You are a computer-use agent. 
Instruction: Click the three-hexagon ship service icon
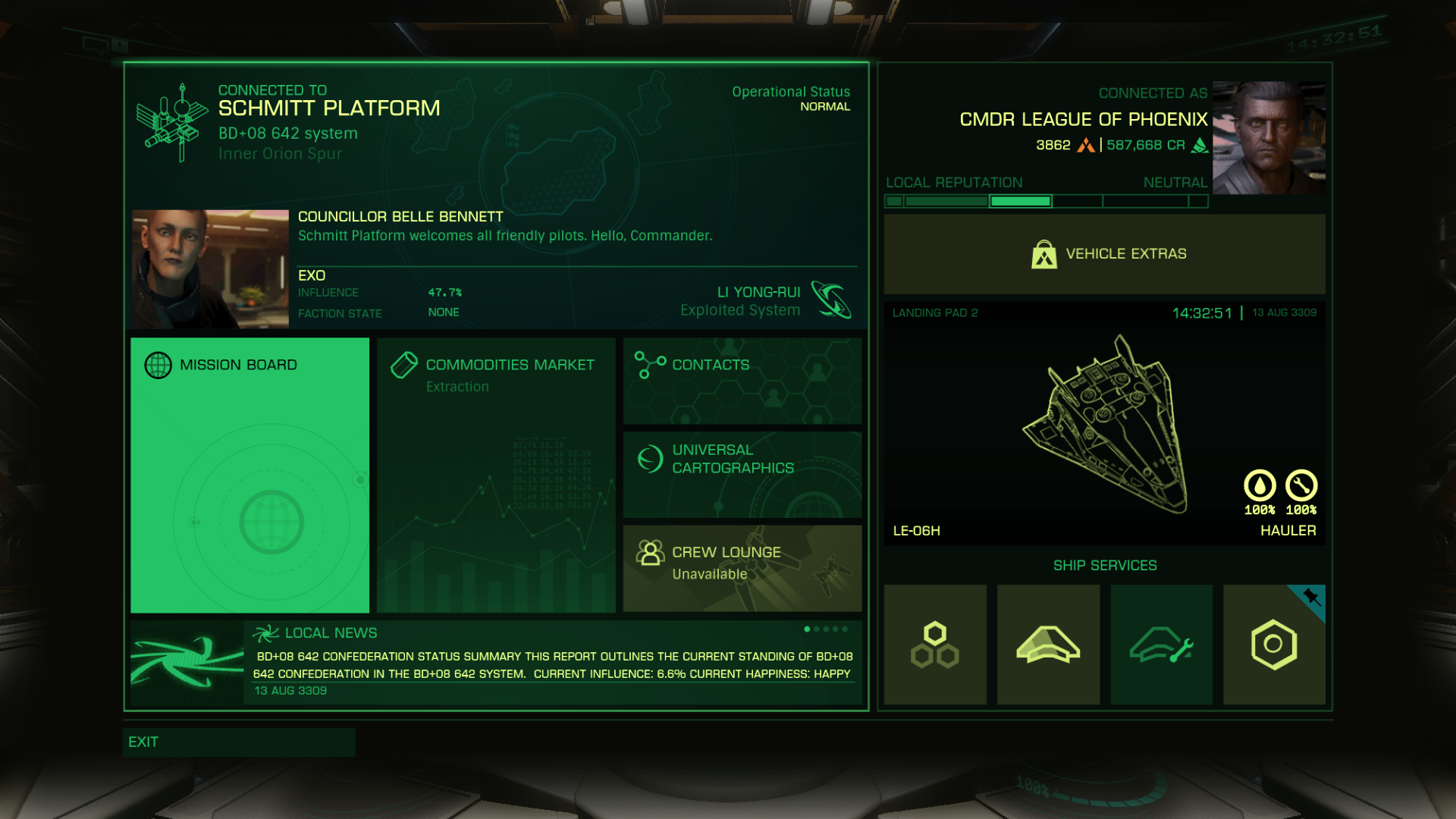click(935, 645)
